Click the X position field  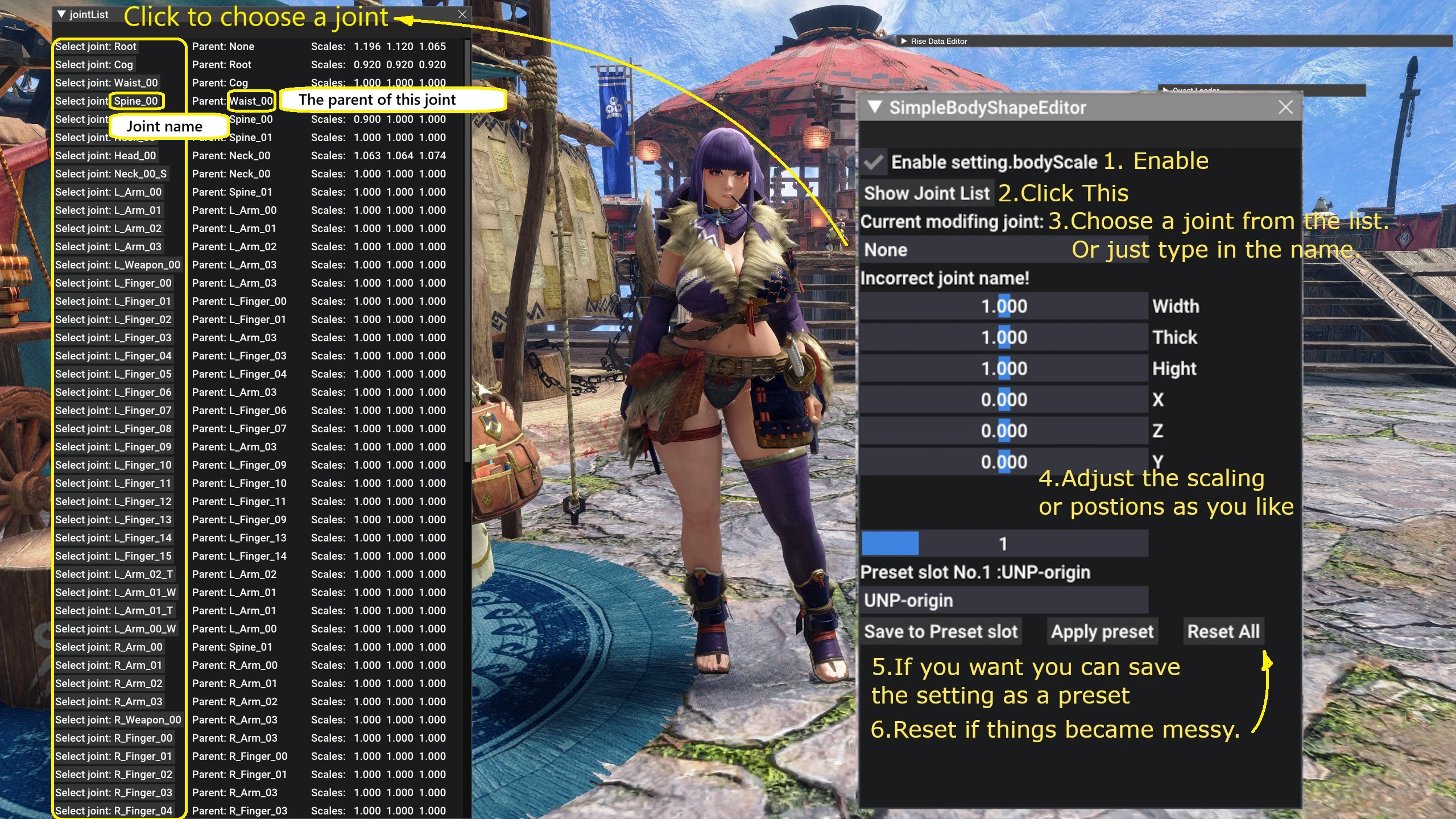pyautogui.click(x=1004, y=400)
